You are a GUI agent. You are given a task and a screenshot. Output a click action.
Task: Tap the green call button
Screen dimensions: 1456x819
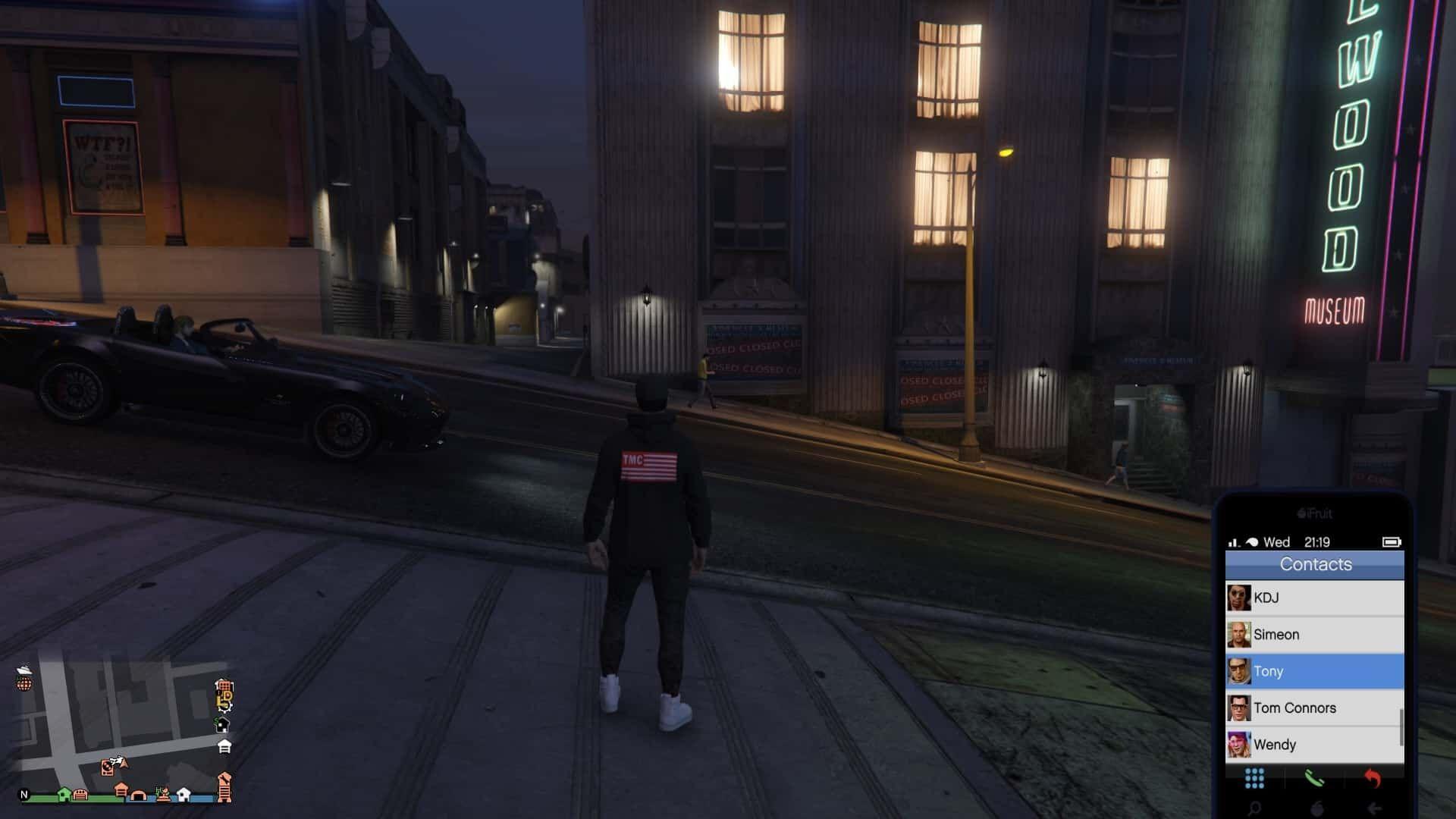pos(1313,778)
